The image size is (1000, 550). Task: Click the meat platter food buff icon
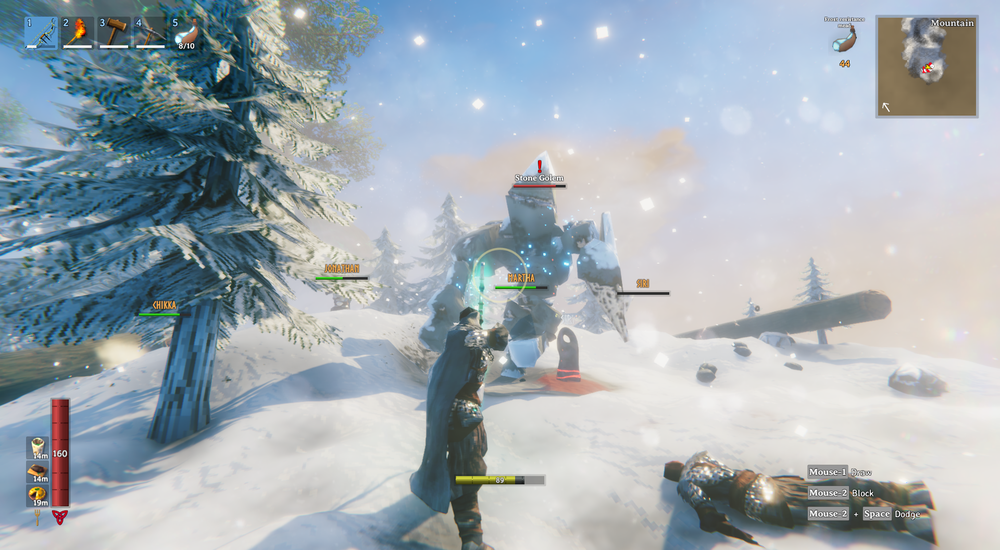(37, 471)
